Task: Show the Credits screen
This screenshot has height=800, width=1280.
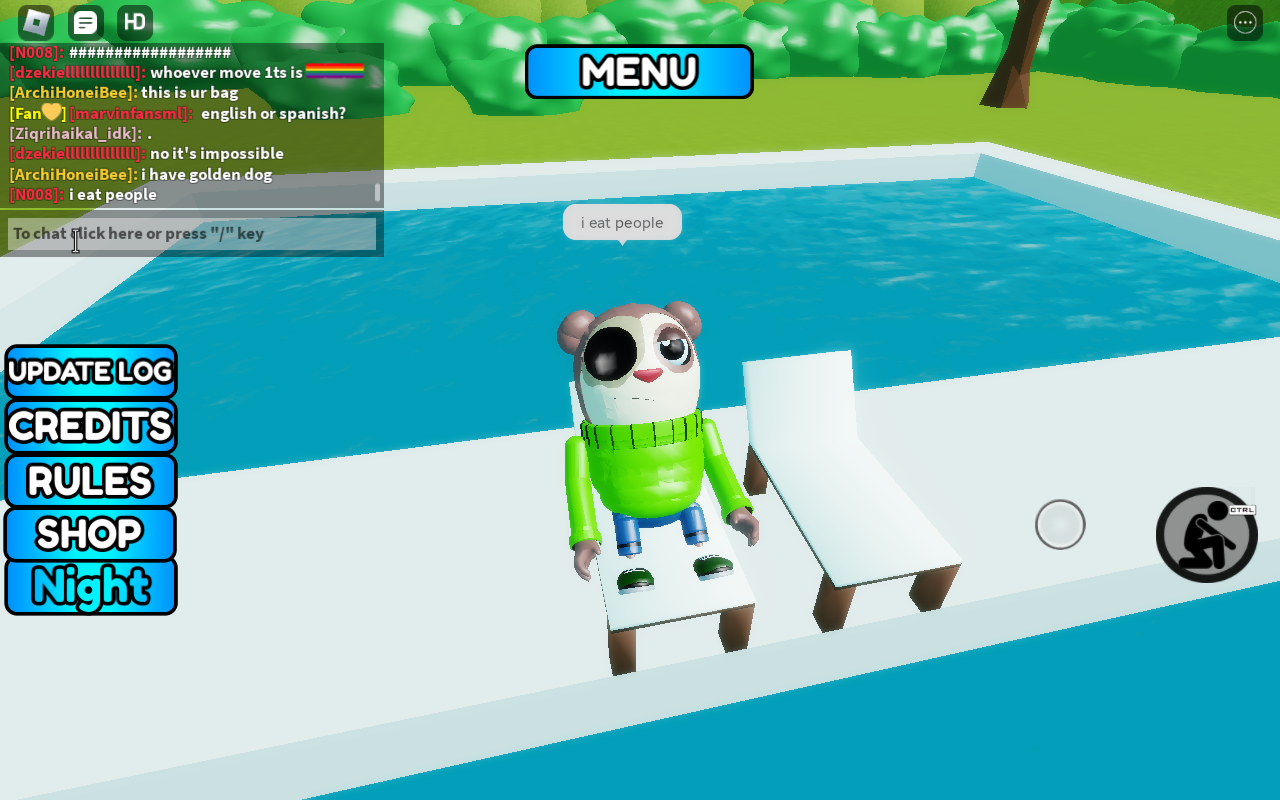Action: click(91, 426)
